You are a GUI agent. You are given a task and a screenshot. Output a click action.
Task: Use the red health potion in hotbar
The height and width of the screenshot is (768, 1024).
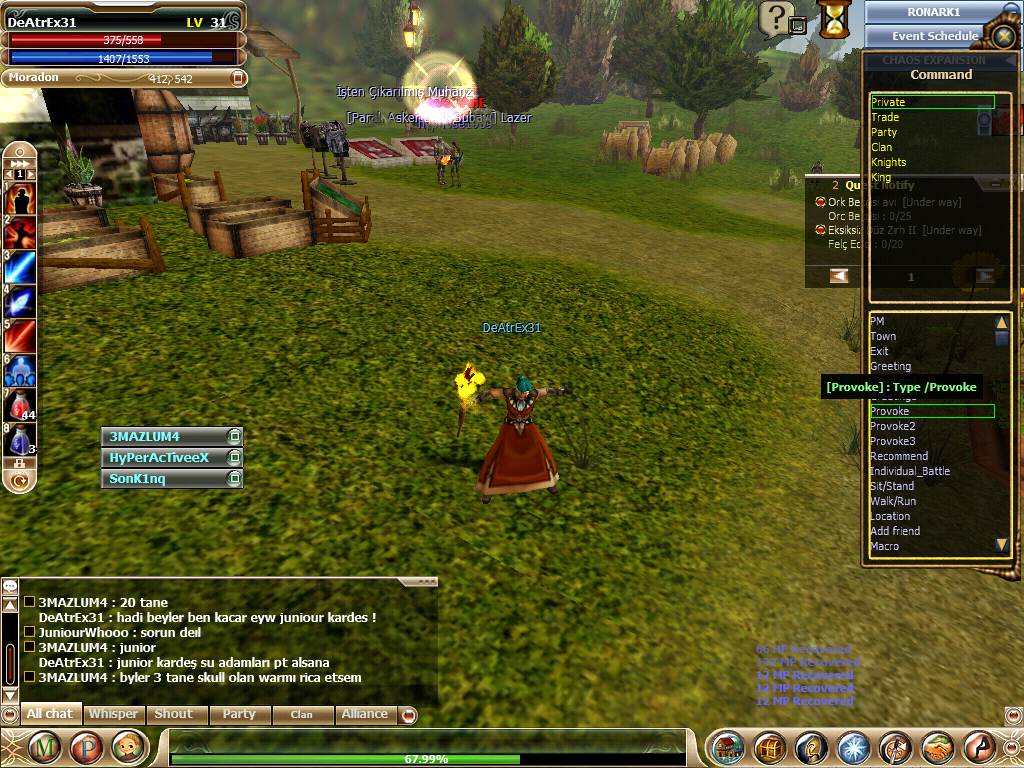pos(20,404)
